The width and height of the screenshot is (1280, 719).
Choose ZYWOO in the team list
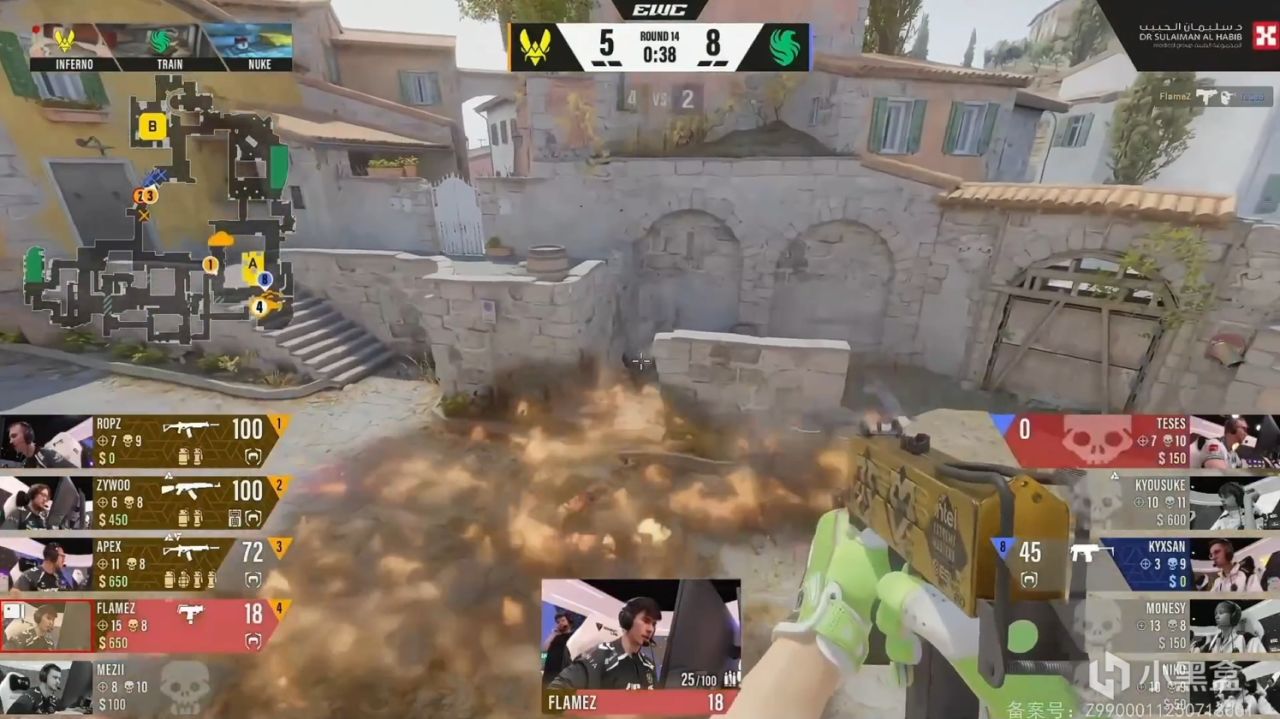point(180,502)
